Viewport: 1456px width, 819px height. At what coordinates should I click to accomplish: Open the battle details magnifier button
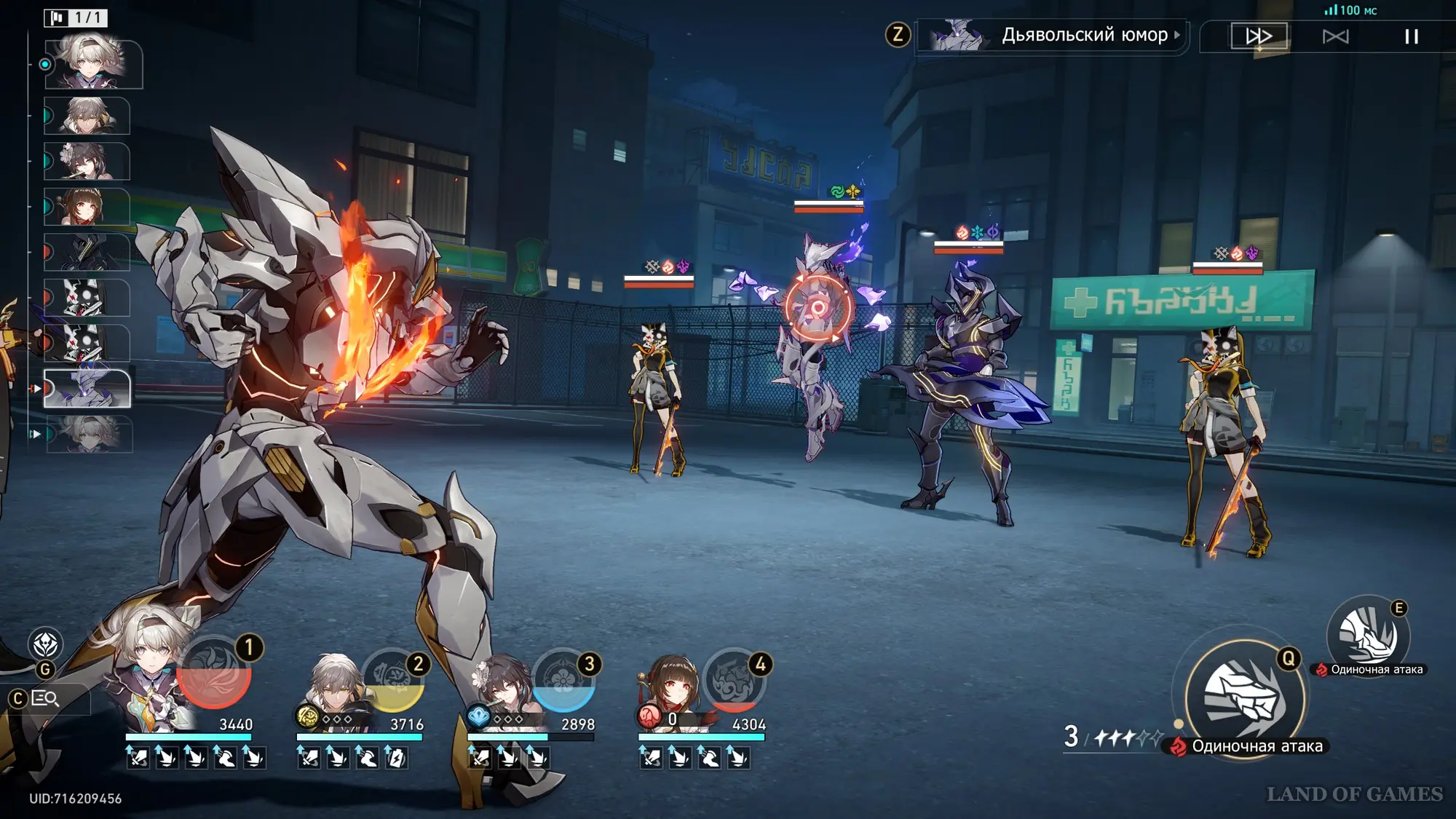[45, 699]
